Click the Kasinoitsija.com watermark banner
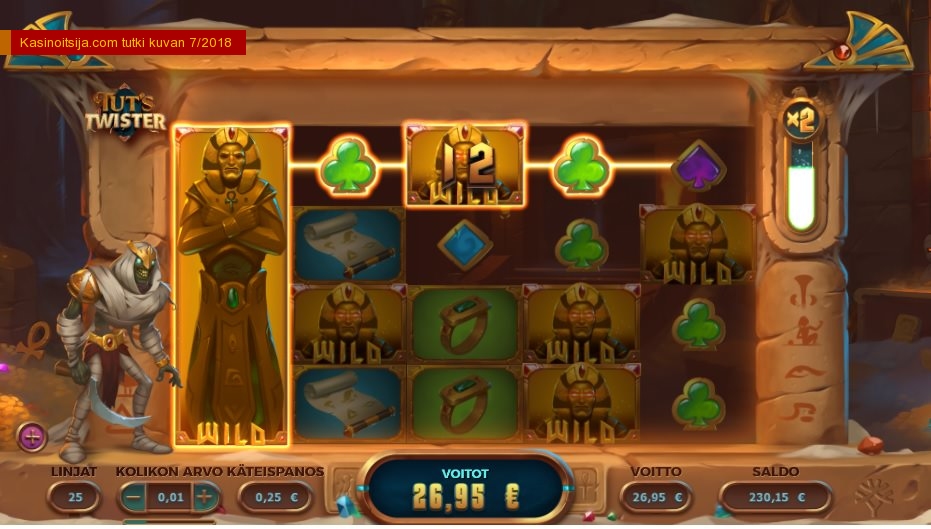Image resolution: width=931 pixels, height=529 pixels. coord(127,43)
